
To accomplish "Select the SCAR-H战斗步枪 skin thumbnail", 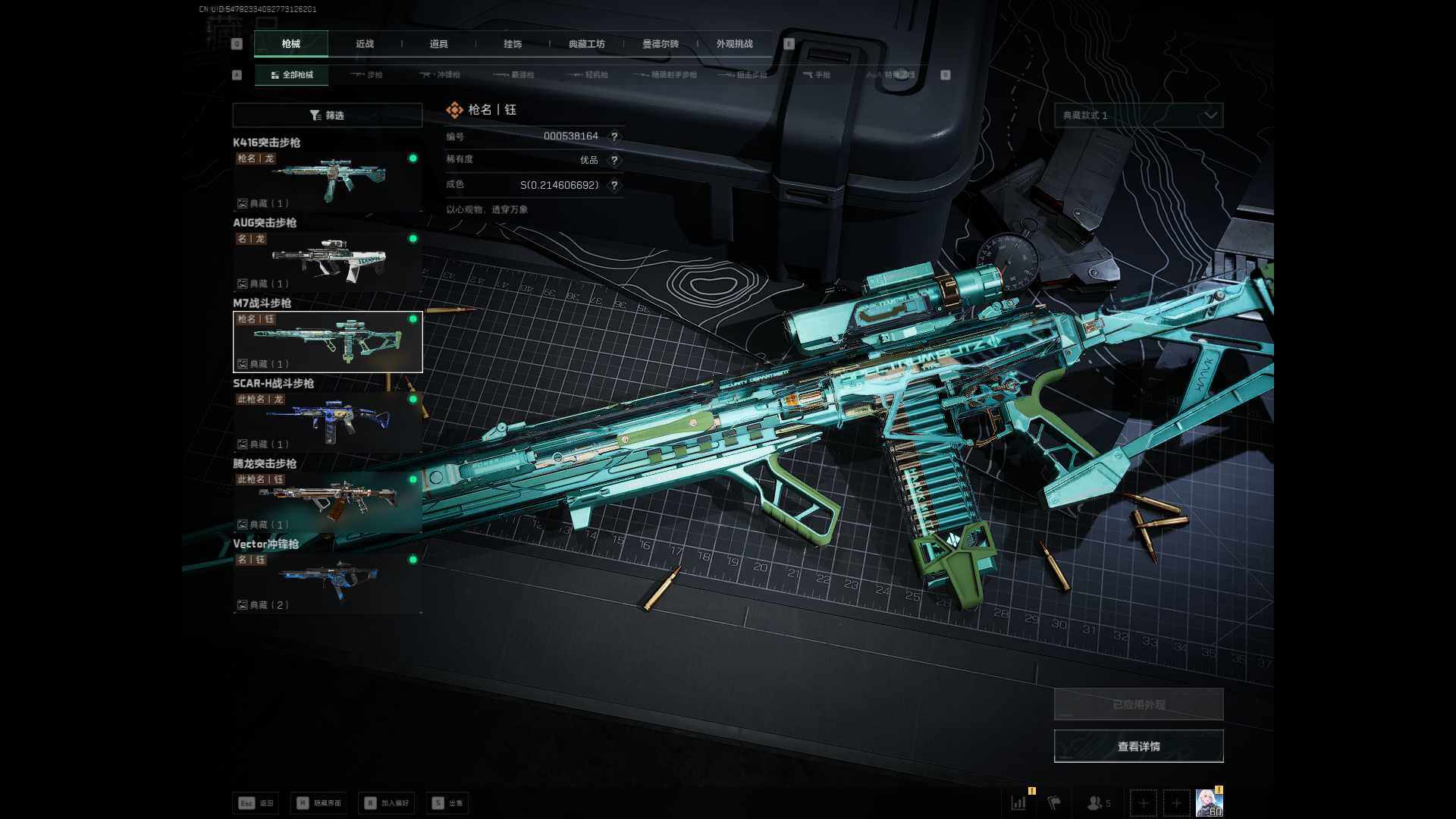I will [x=328, y=422].
